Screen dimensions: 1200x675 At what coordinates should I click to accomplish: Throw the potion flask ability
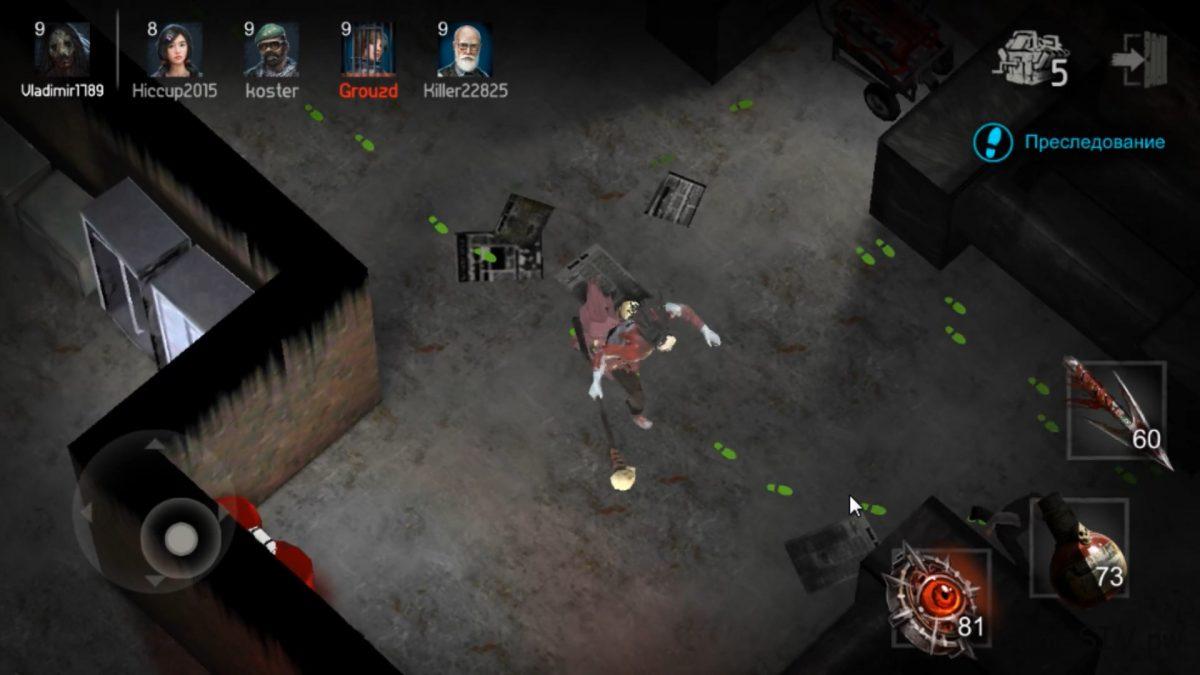1080,548
